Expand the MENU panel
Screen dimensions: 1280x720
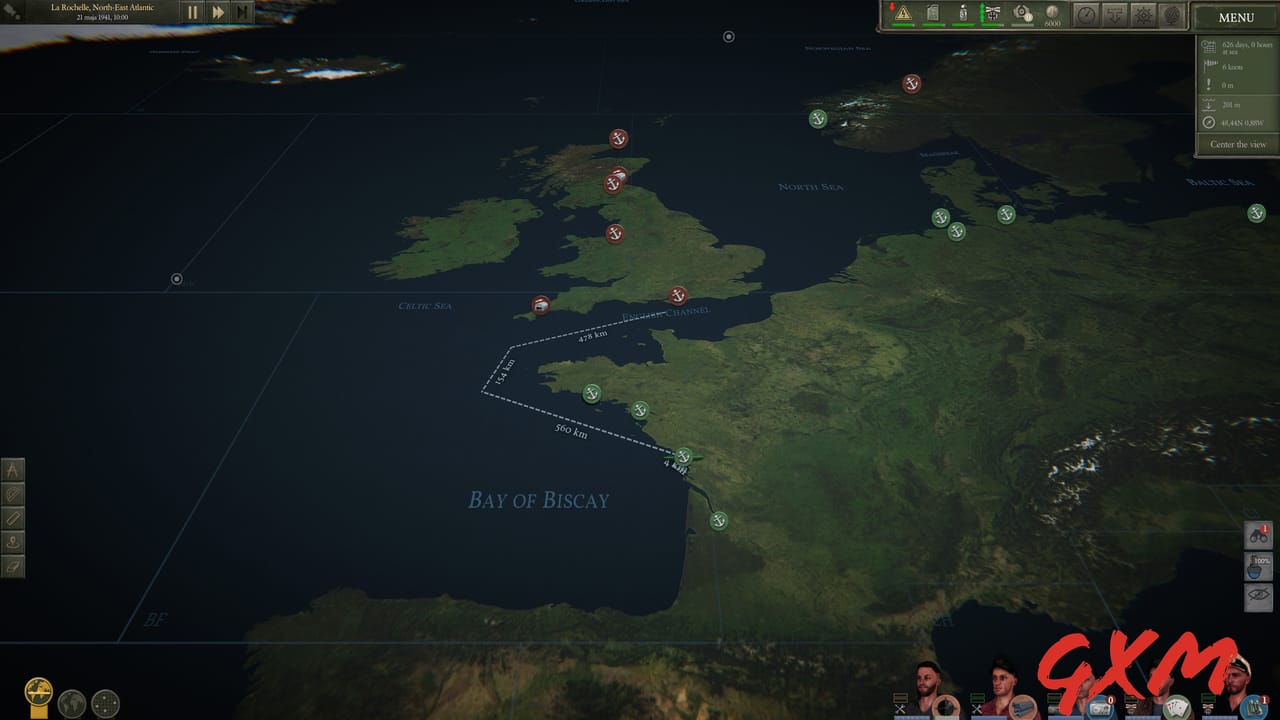click(1234, 17)
